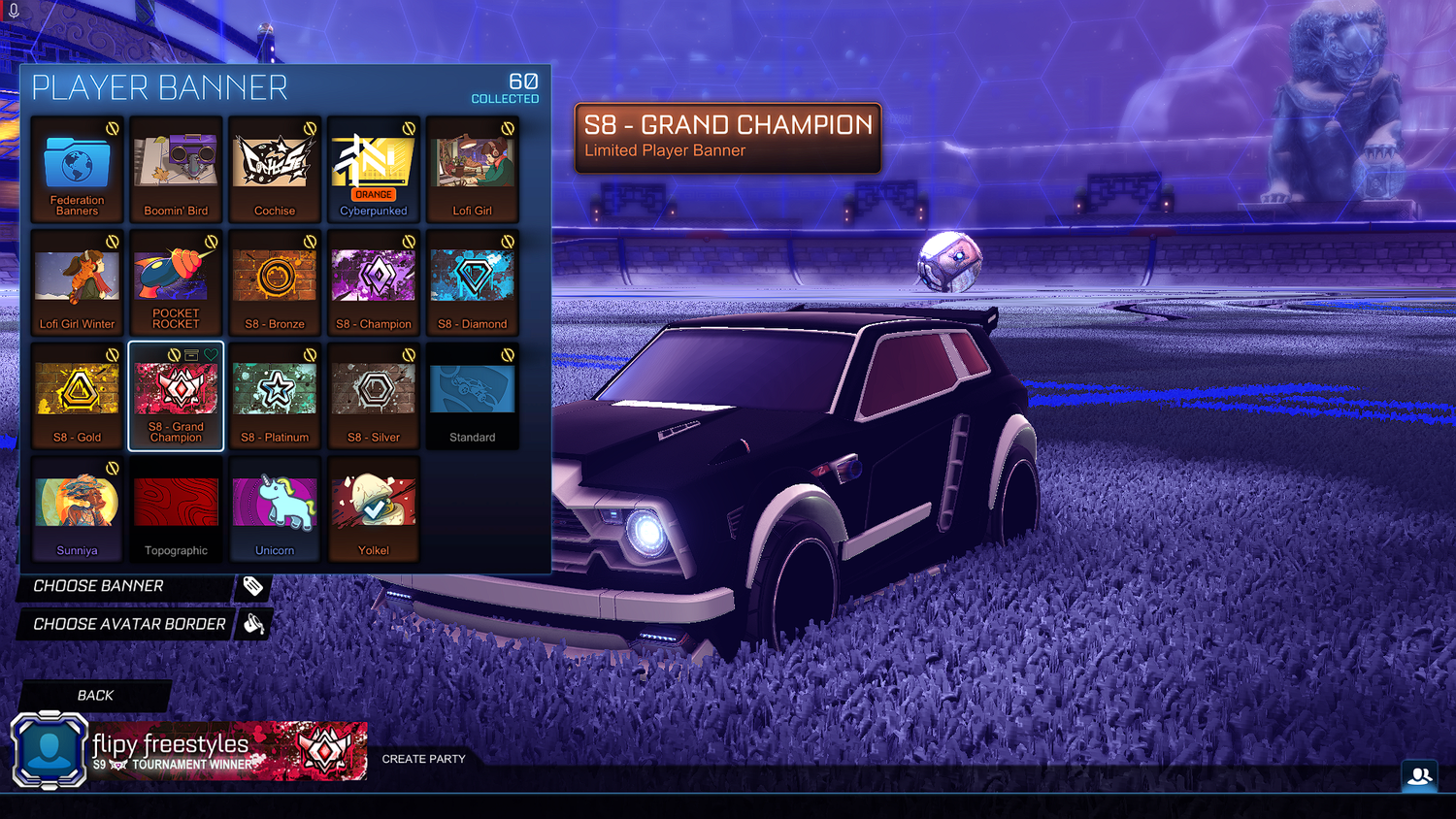The height and width of the screenshot is (819, 1456).
Task: Click Create Party
Action: 423,759
